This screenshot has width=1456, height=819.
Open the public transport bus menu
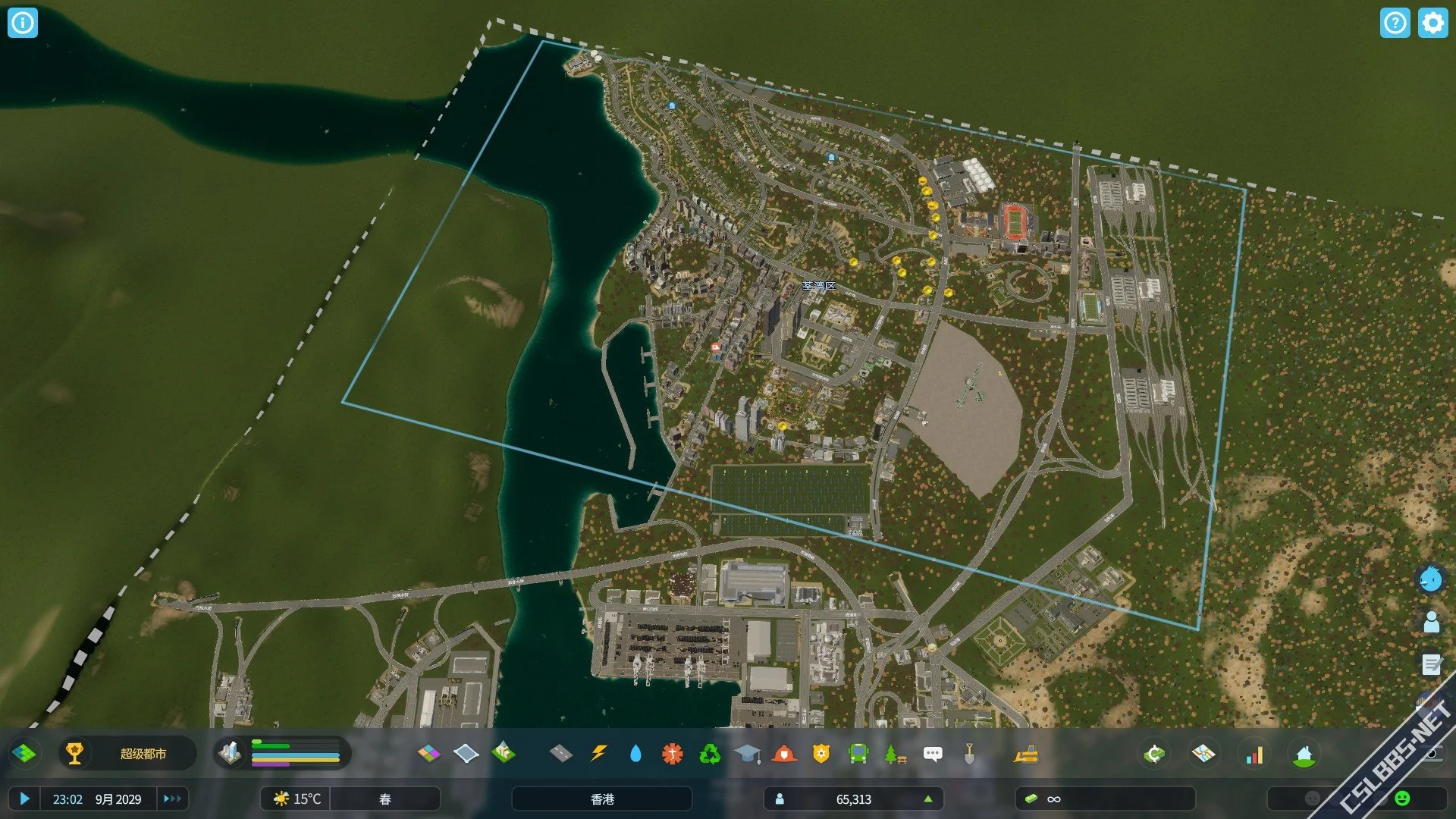point(858,753)
